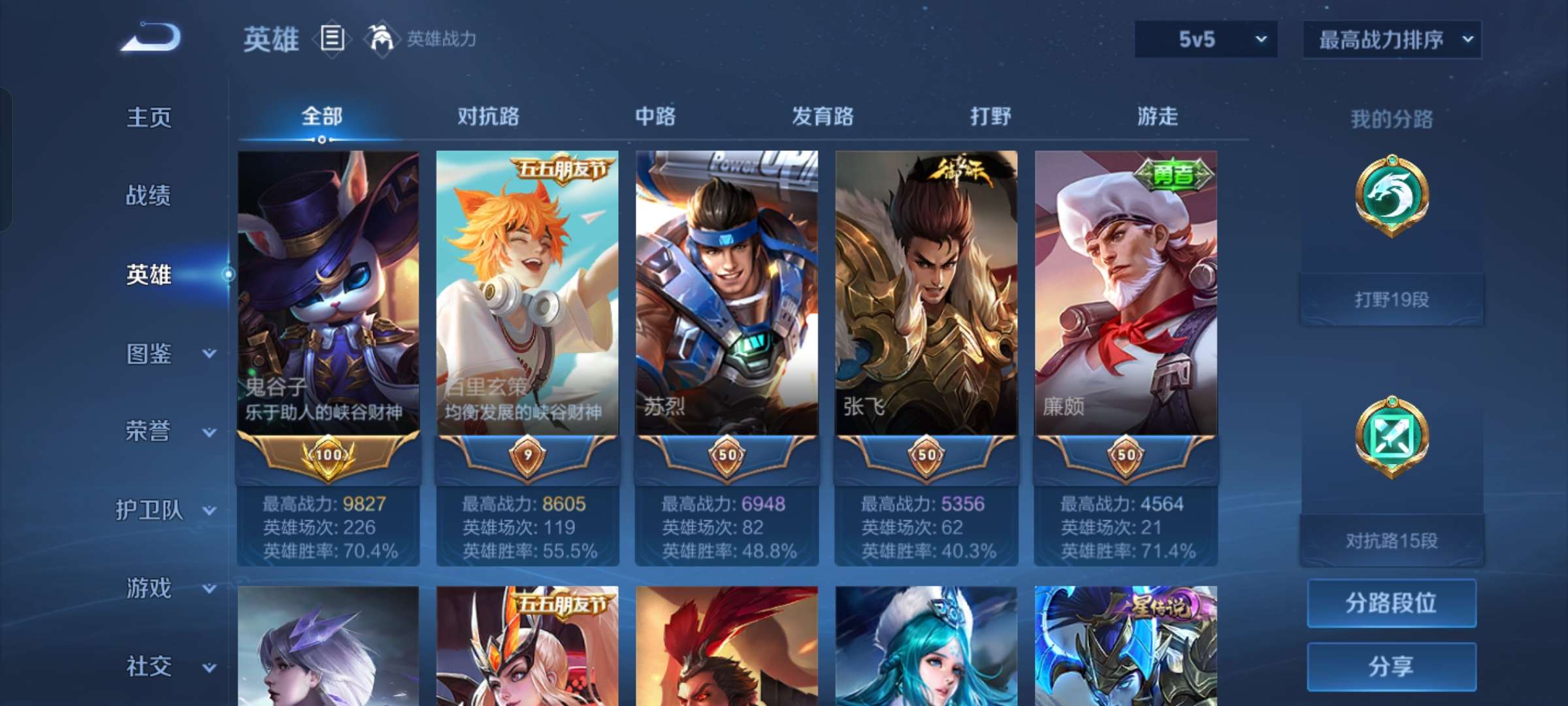Open the 5v5 mode dropdown
The height and width of the screenshot is (706, 1568).
(x=1204, y=39)
